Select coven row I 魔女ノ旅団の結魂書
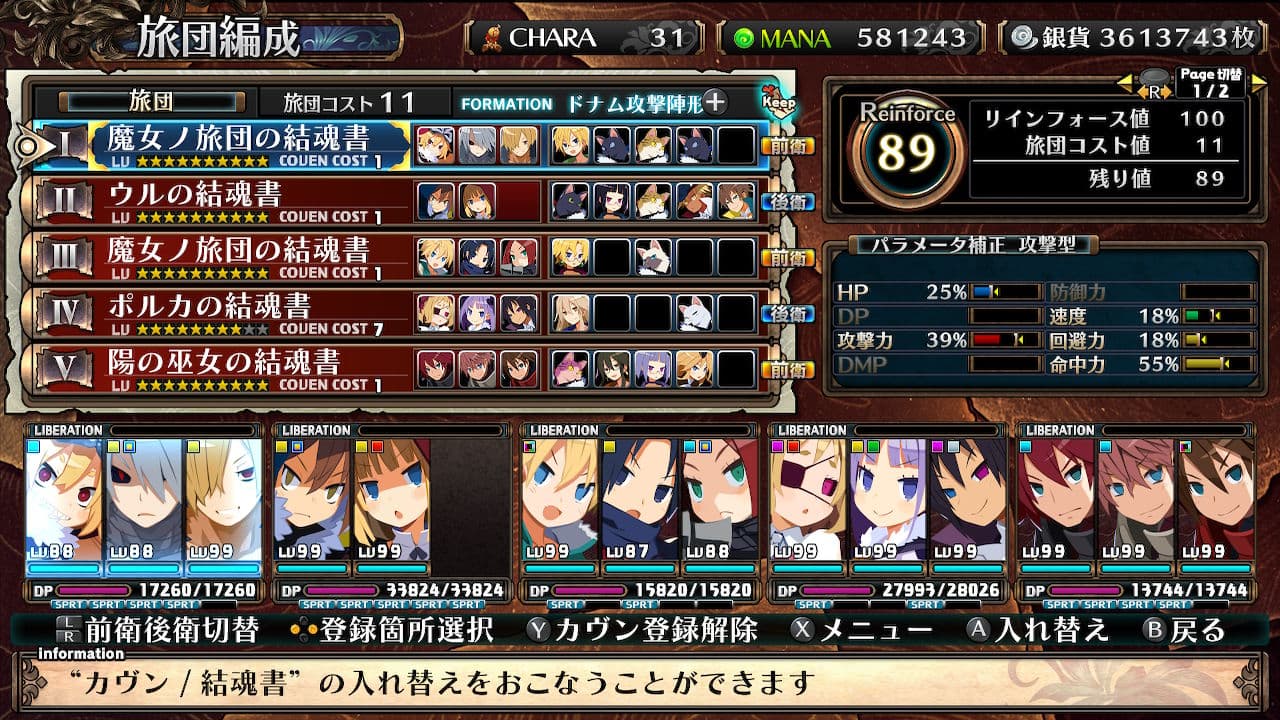1280x720 pixels. [x=238, y=144]
